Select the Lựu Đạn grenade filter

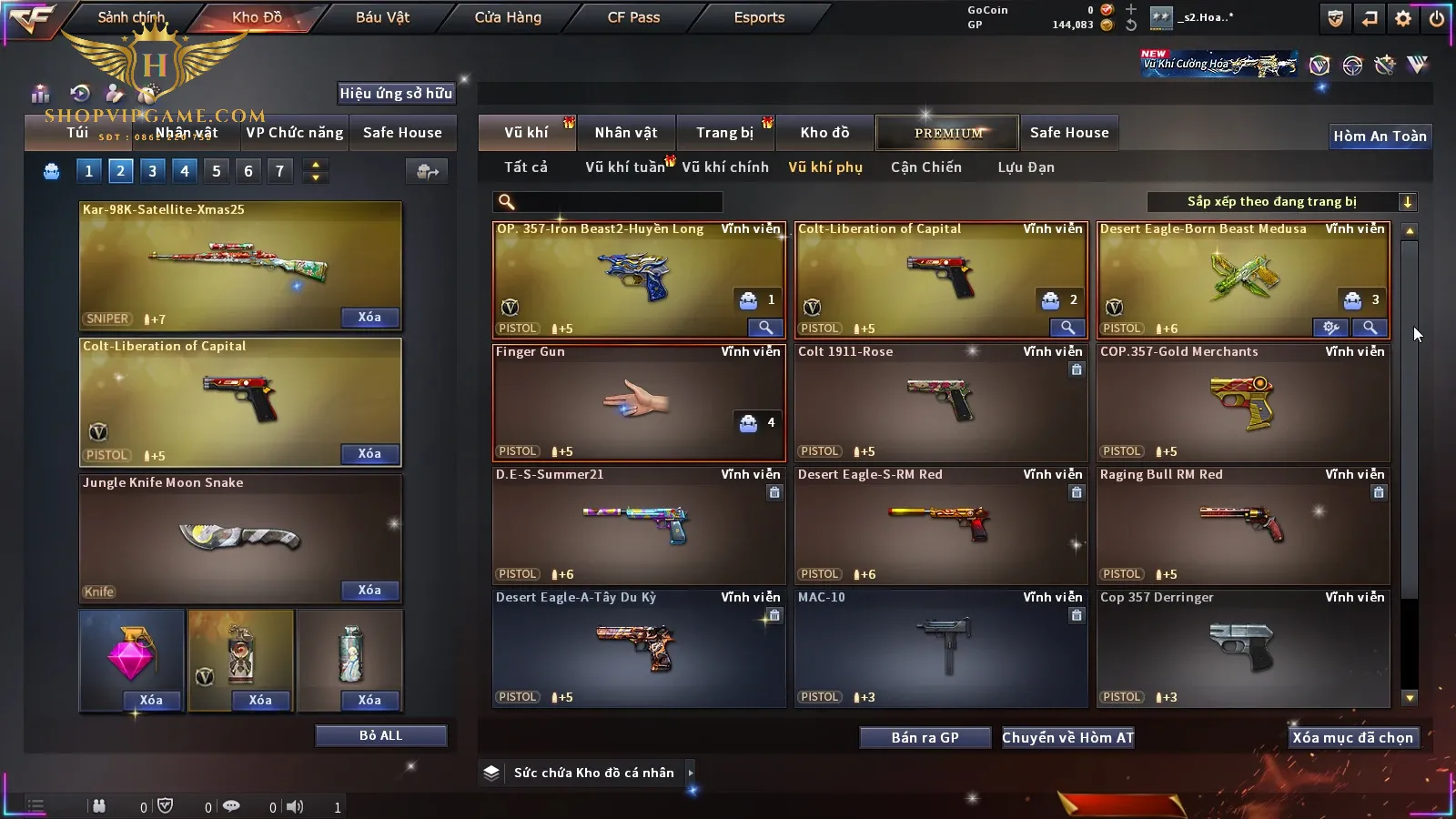tap(1026, 167)
